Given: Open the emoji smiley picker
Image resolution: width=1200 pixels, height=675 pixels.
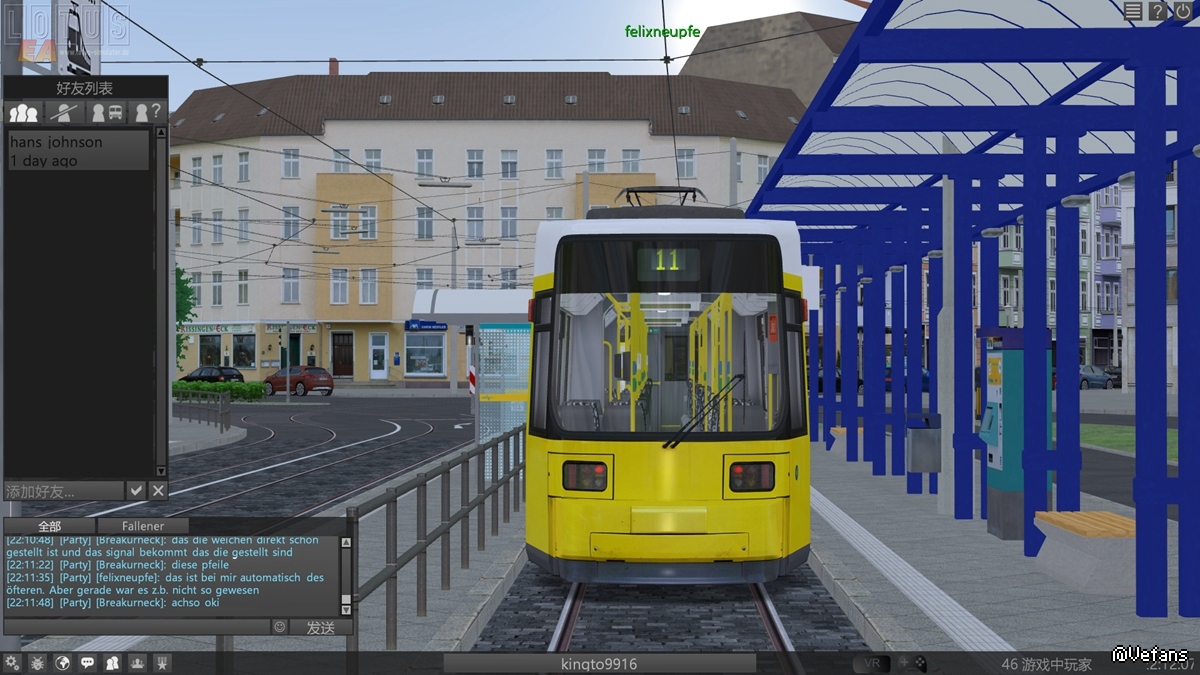Looking at the screenshot, I should pos(279,627).
